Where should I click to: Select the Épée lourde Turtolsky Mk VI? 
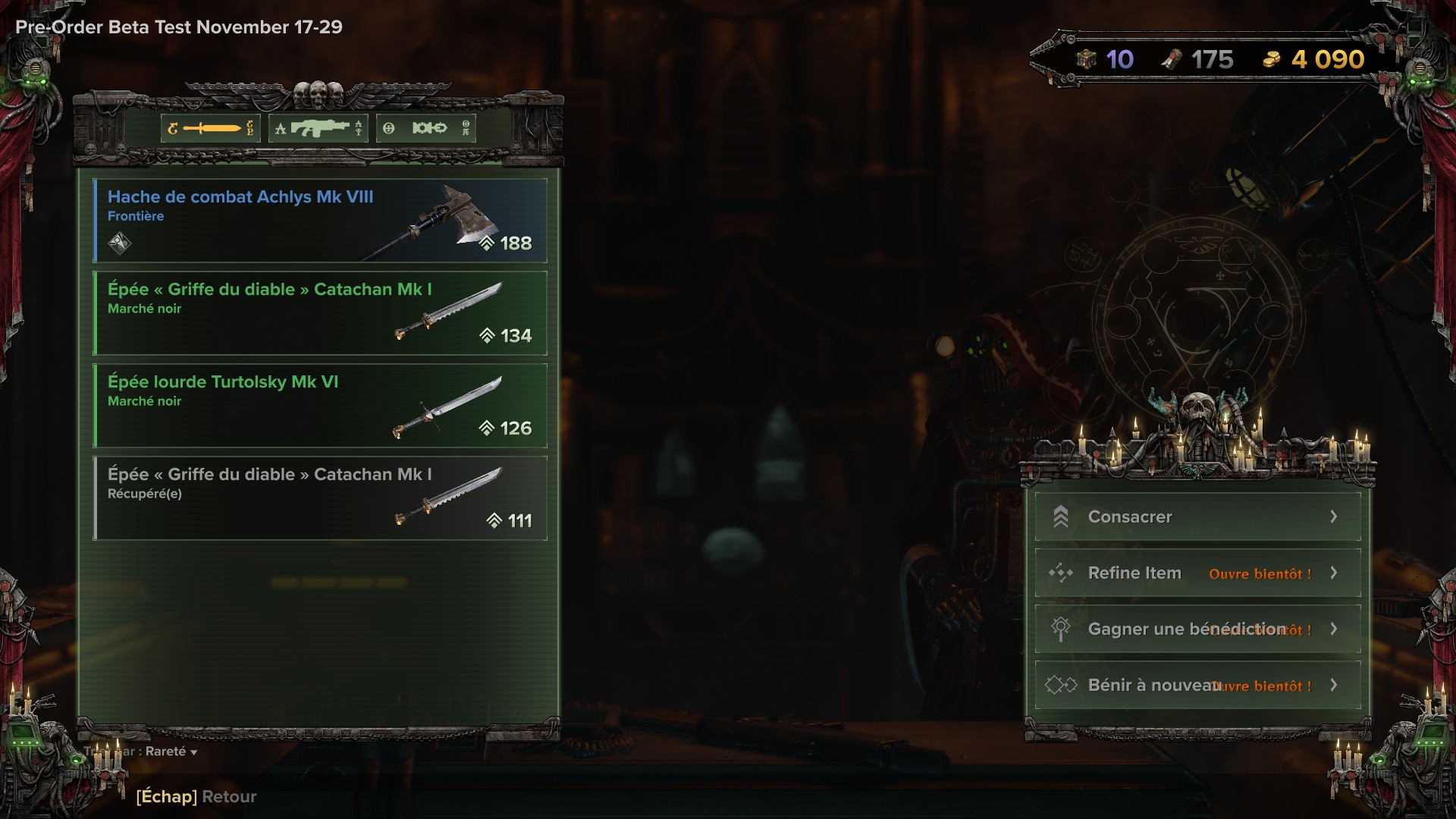(x=319, y=406)
